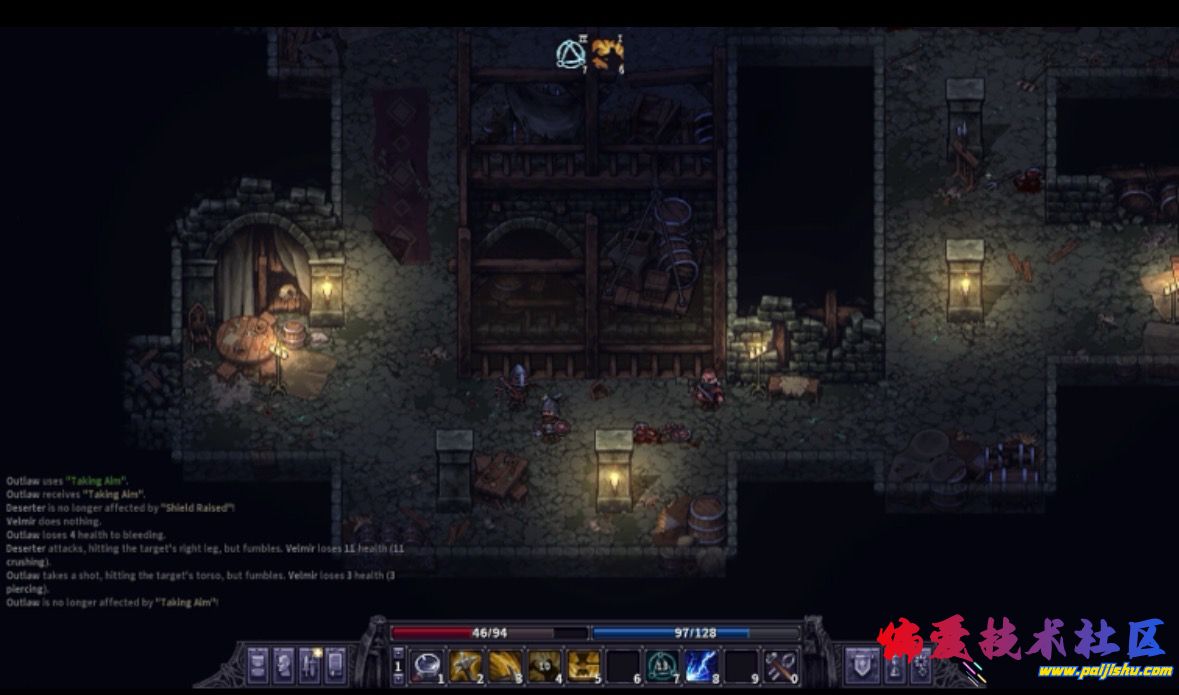This screenshot has height=695, width=1179.
Task: Open the scroll-page menu button left of hotbar
Action: pyautogui.click(x=258, y=664)
